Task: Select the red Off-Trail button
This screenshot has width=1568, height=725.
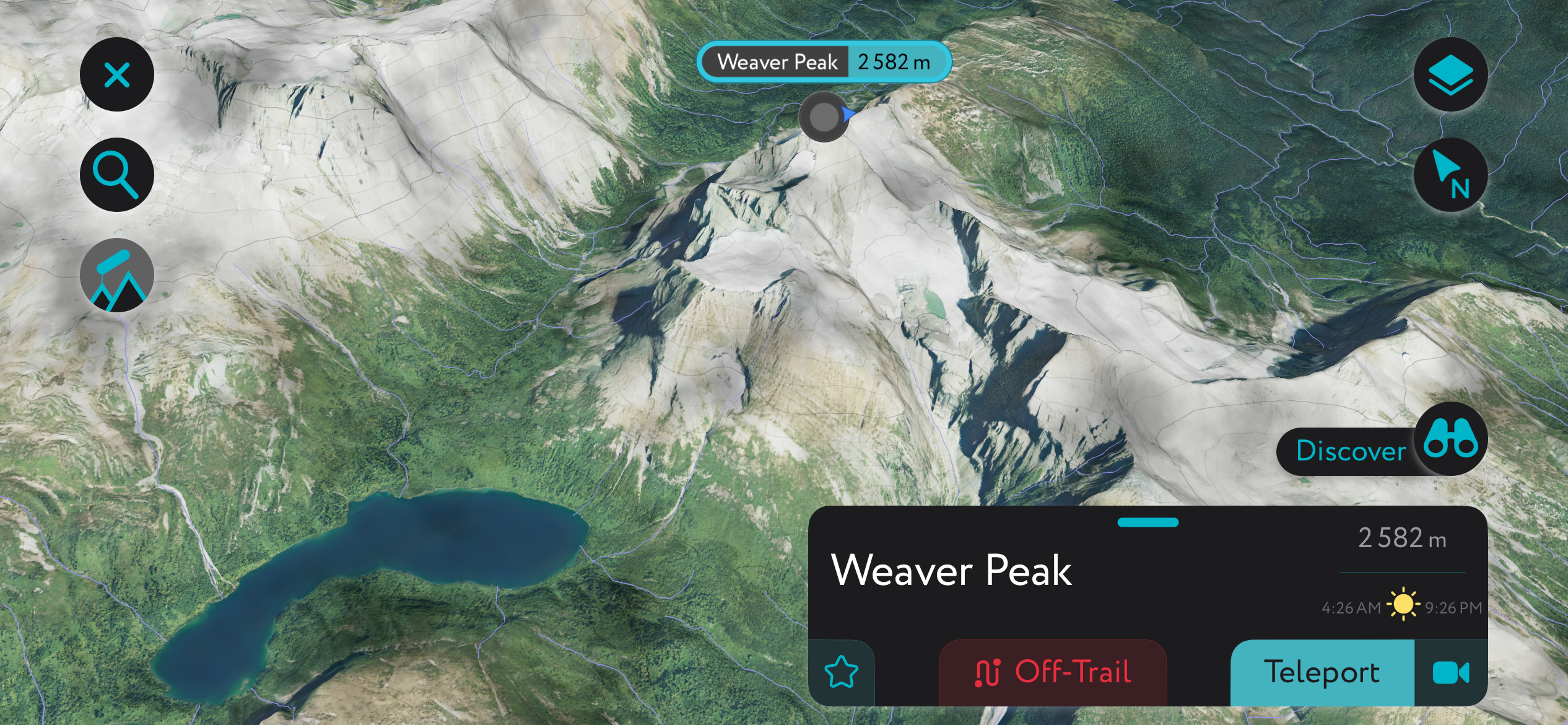Action: tap(1053, 673)
